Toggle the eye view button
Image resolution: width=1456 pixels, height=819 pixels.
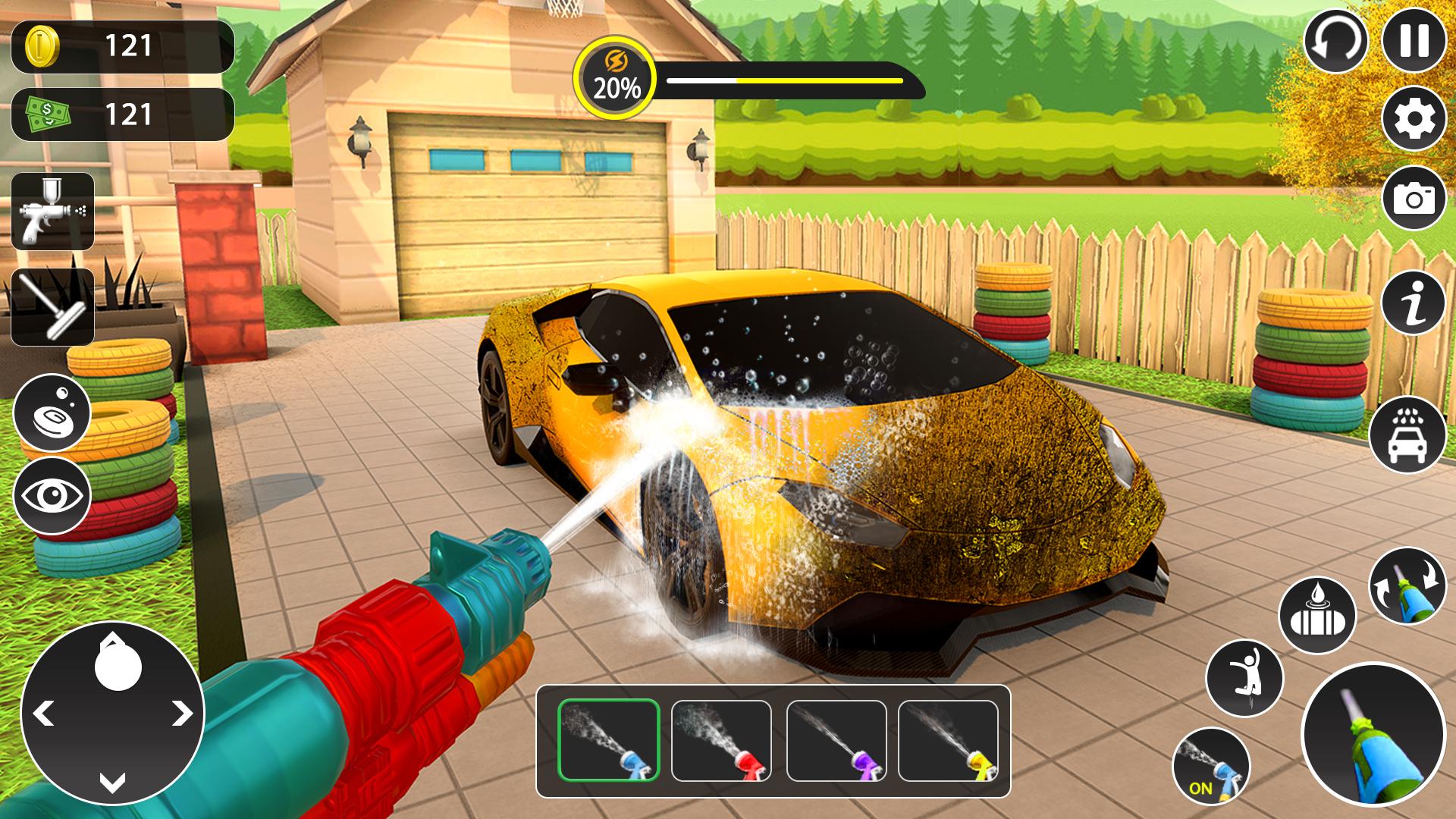click(52, 496)
